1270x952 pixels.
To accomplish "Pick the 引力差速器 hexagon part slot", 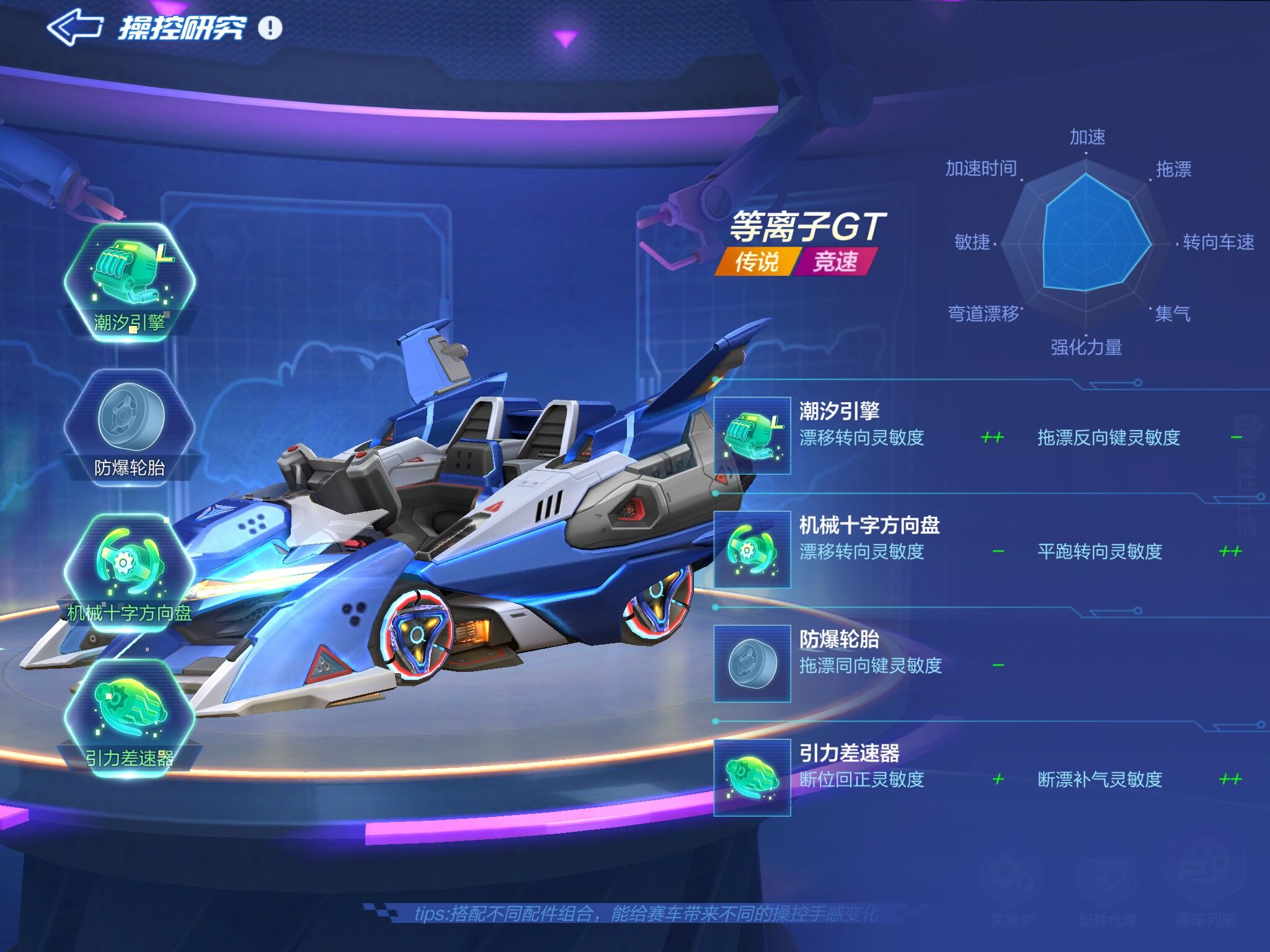I will [130, 714].
